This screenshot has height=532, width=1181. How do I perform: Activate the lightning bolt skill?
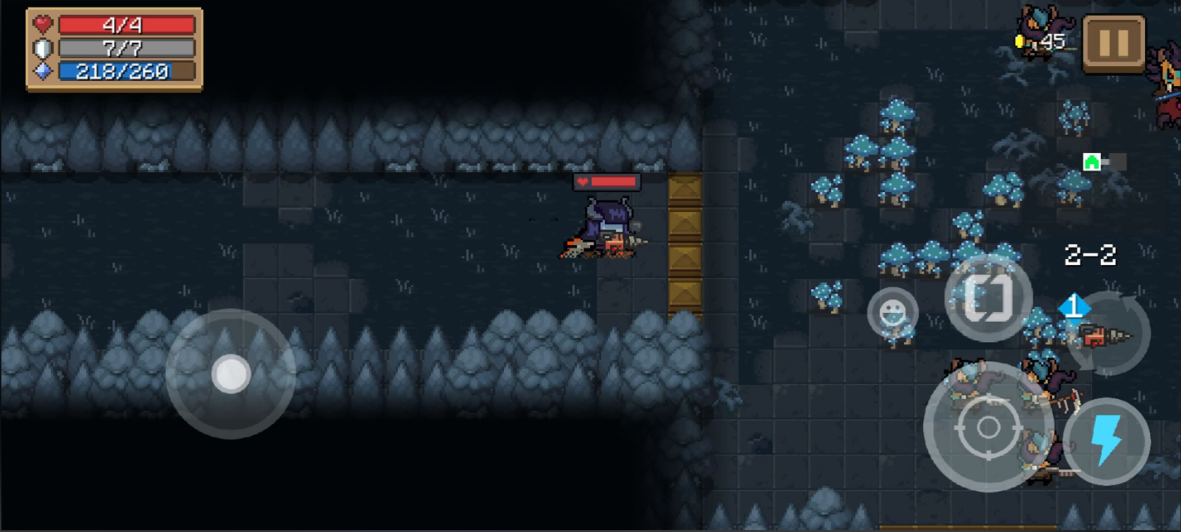[1106, 440]
